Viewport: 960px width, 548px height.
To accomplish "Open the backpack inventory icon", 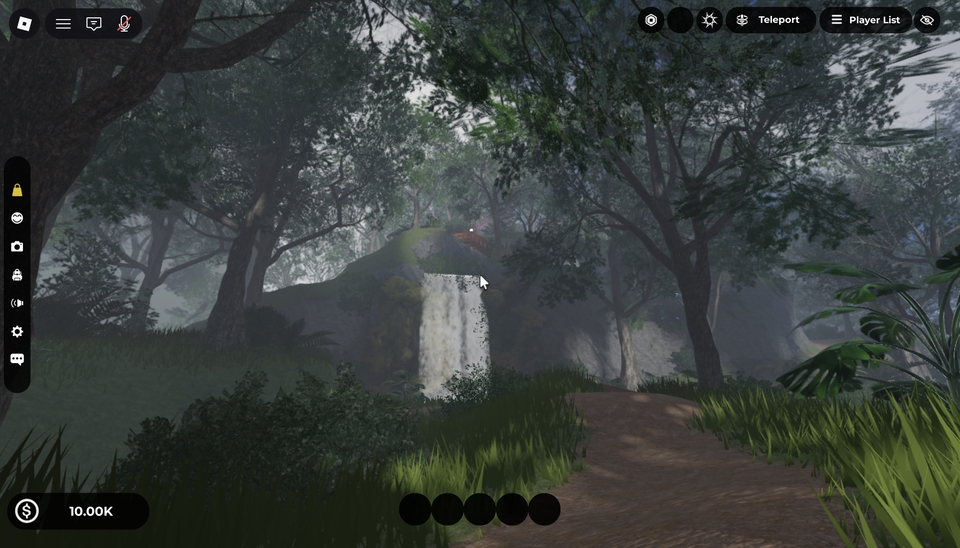I will [17, 275].
